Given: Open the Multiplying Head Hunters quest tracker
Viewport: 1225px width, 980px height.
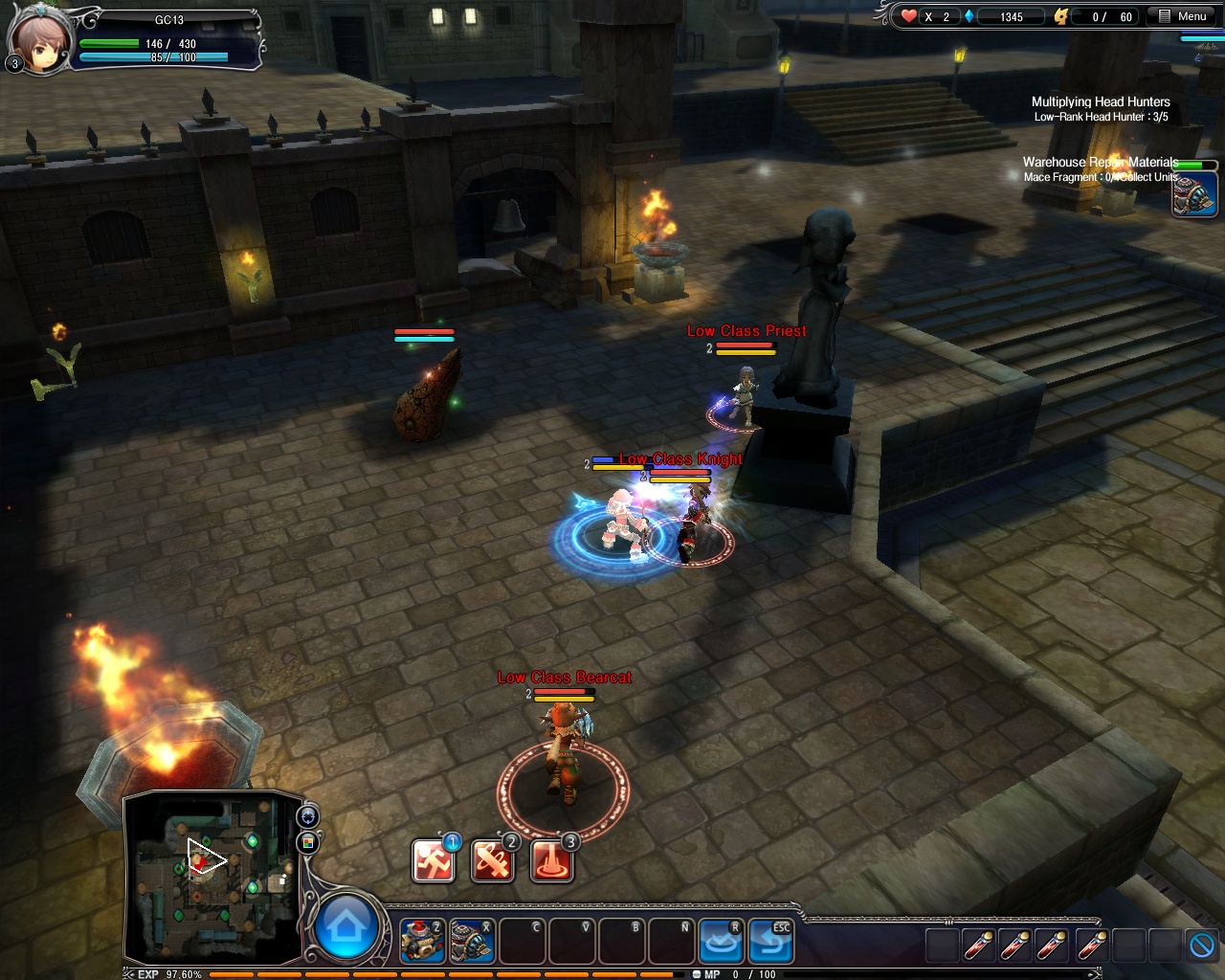Looking at the screenshot, I should pyautogui.click(x=1100, y=101).
